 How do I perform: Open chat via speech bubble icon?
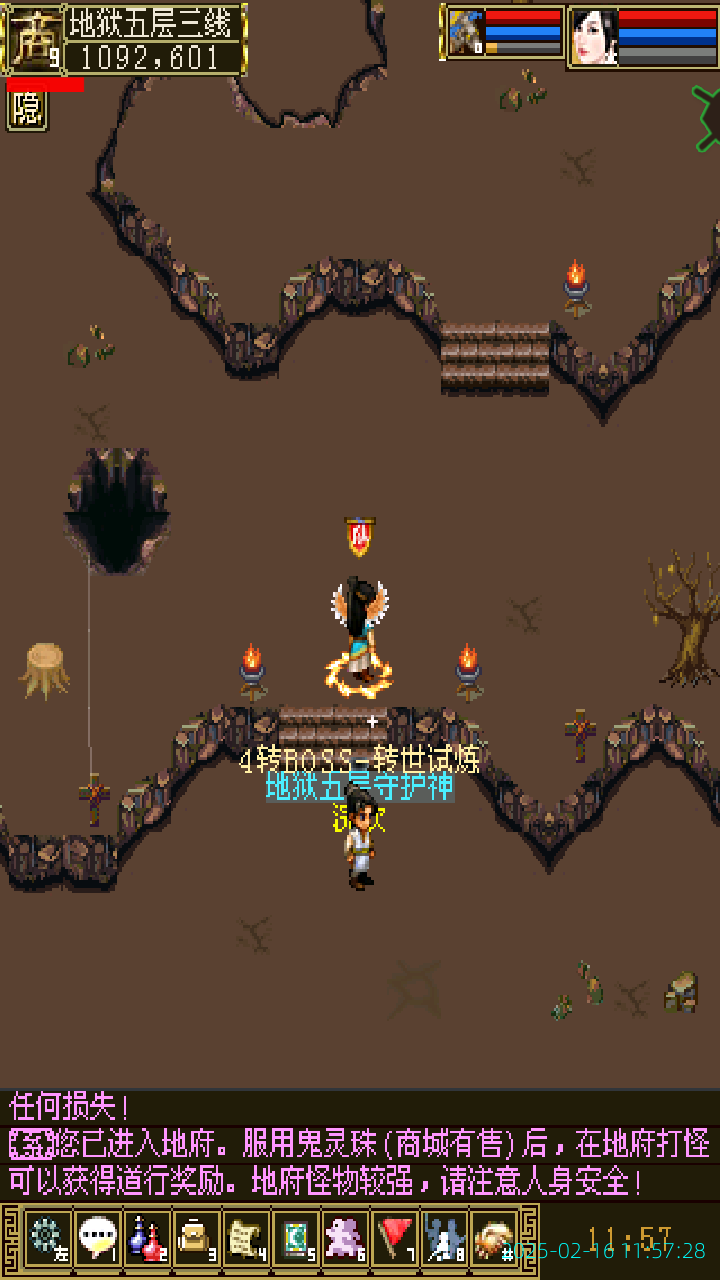coord(97,1239)
